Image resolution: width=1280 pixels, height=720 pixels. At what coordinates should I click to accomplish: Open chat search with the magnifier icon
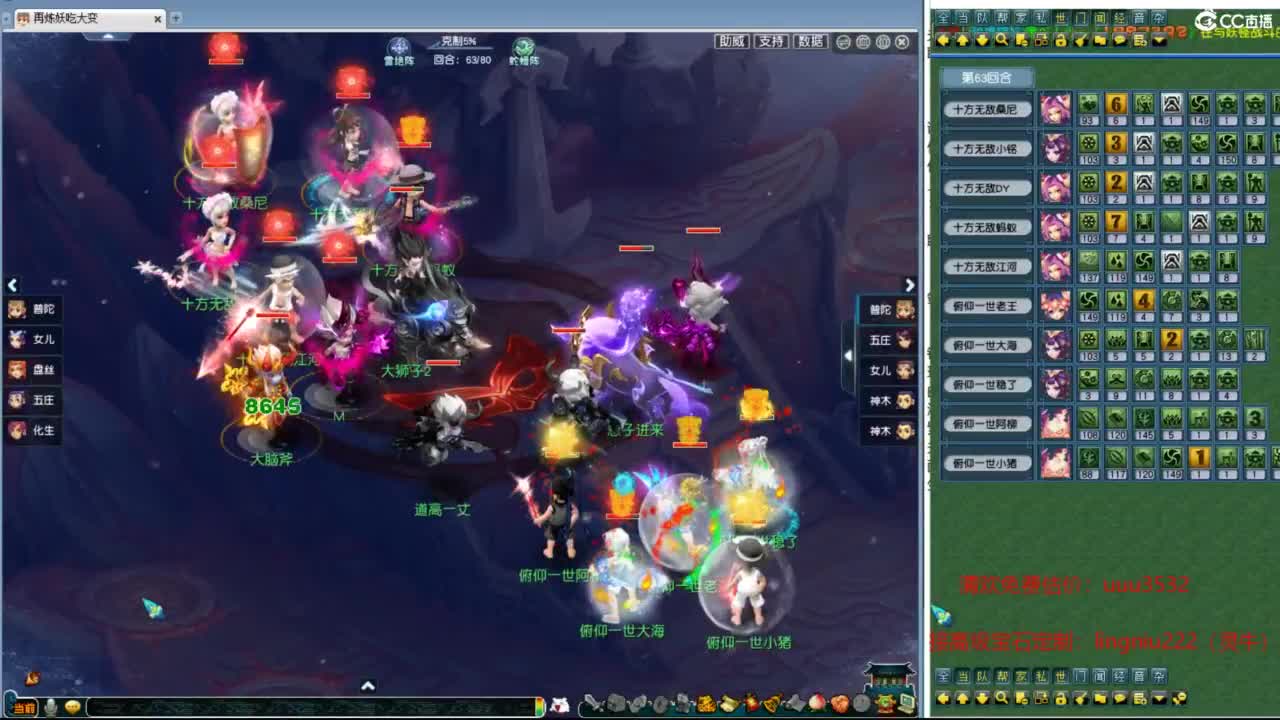click(x=1001, y=40)
